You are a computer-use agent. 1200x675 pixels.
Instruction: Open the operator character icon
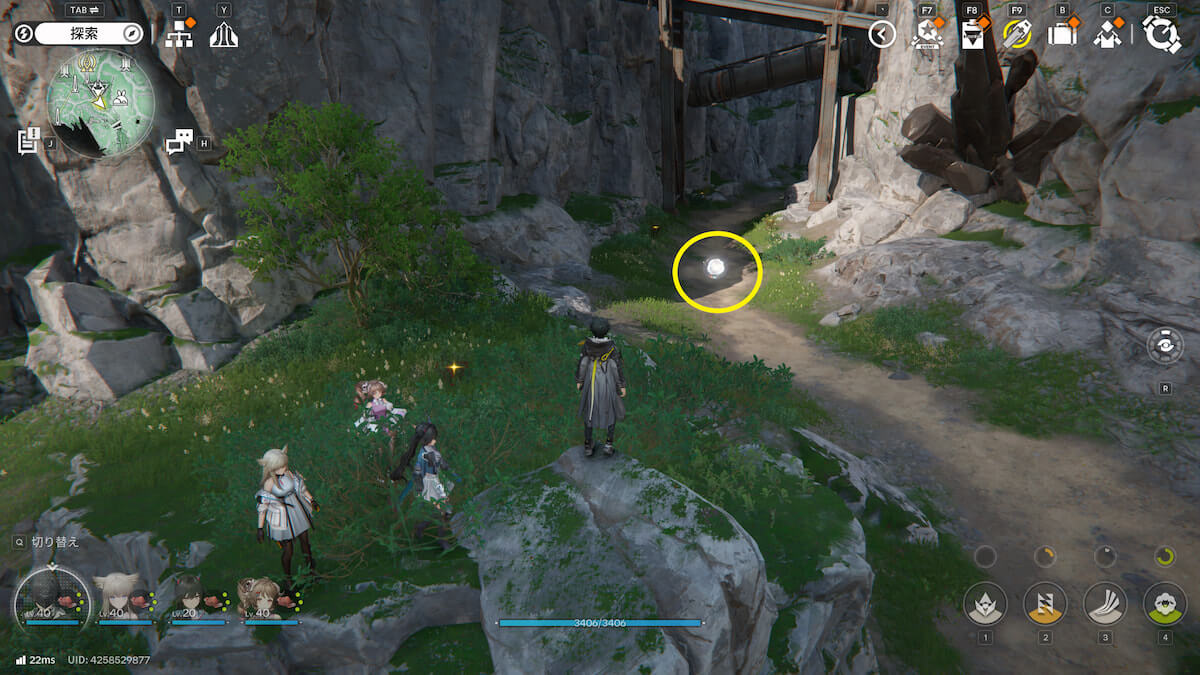coord(1107,35)
